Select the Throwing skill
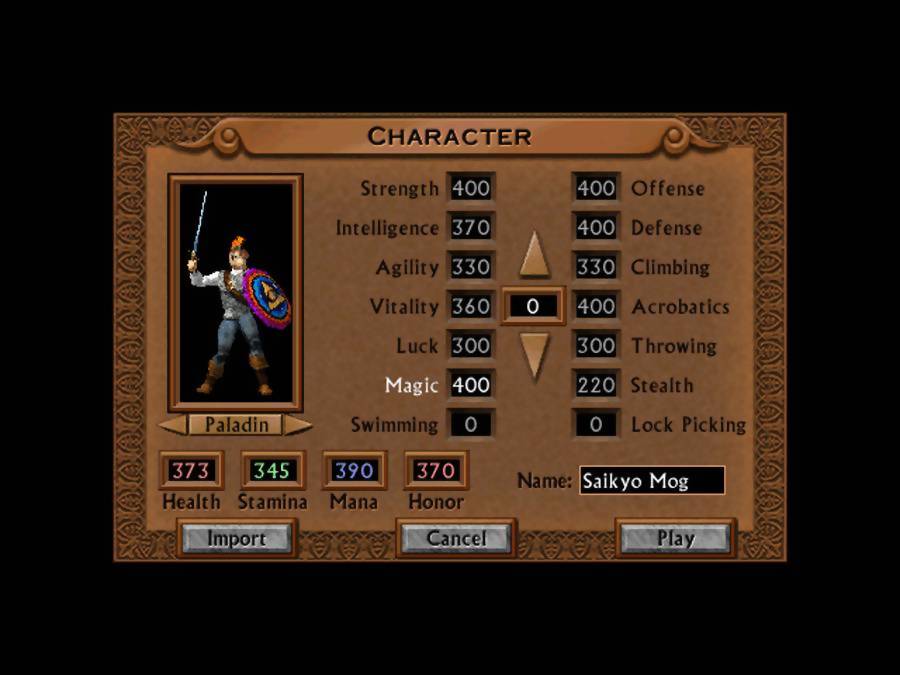This screenshot has height=675, width=900. click(x=673, y=346)
